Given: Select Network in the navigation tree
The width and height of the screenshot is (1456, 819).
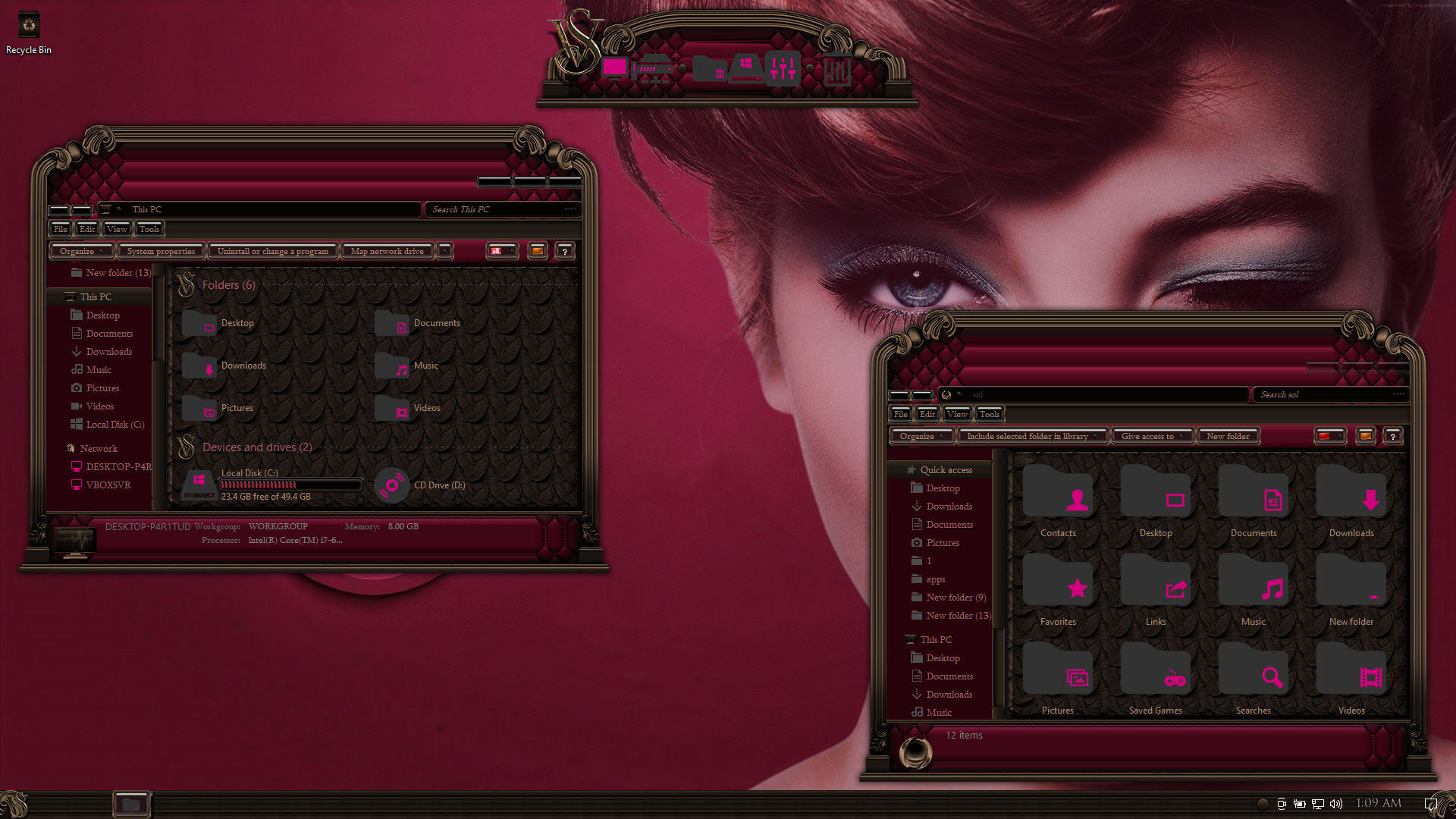Looking at the screenshot, I should [99, 449].
